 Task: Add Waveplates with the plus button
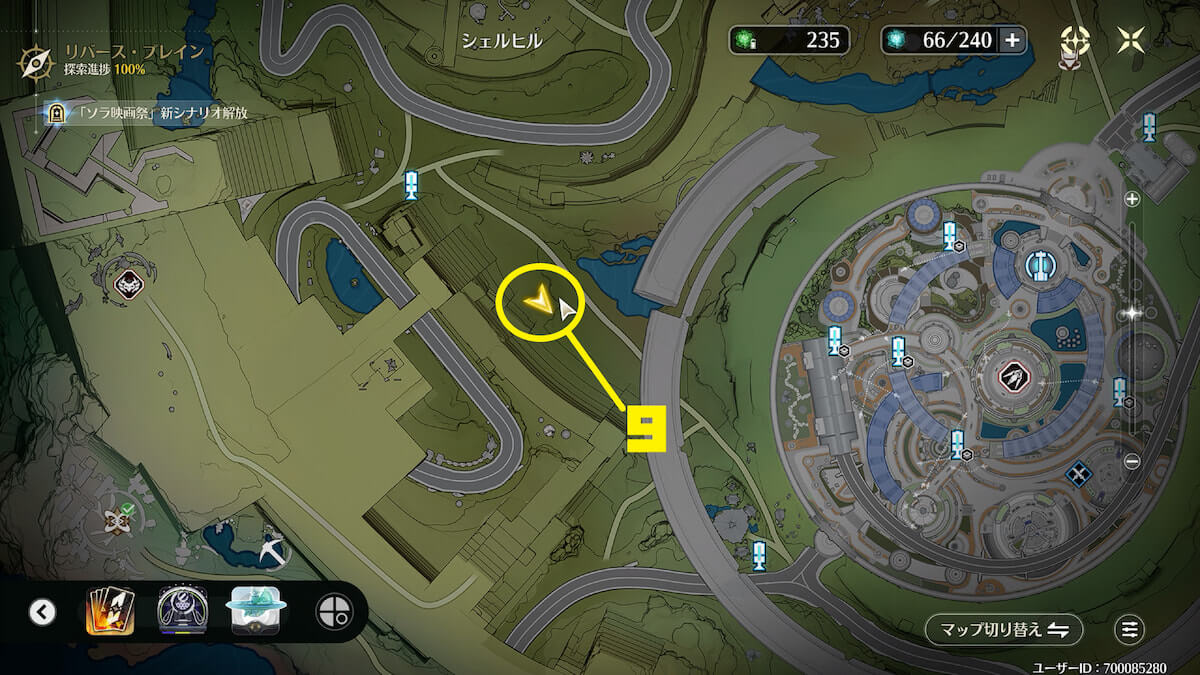1012,40
